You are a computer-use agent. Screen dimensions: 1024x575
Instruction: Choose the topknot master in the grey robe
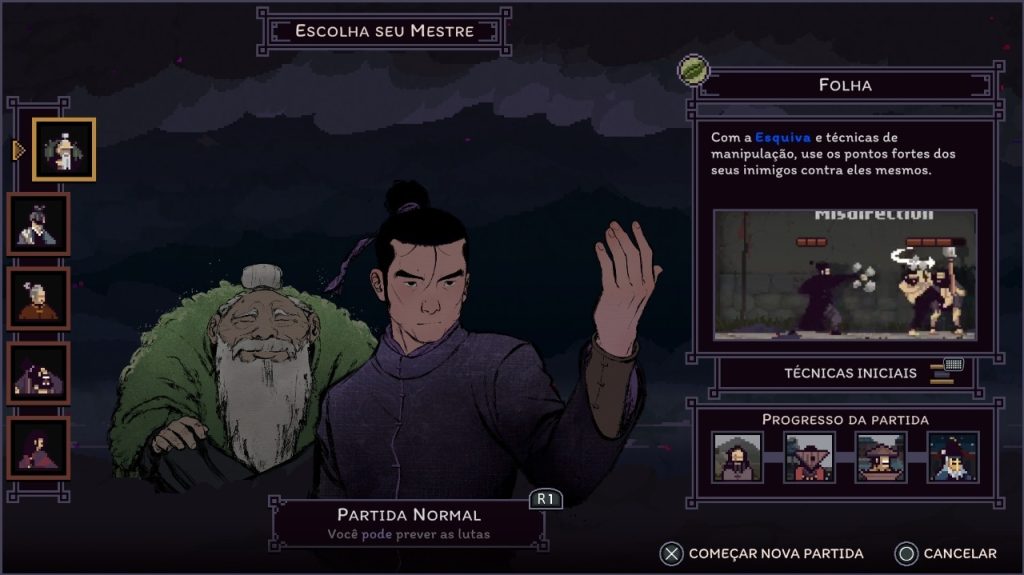tap(39, 223)
